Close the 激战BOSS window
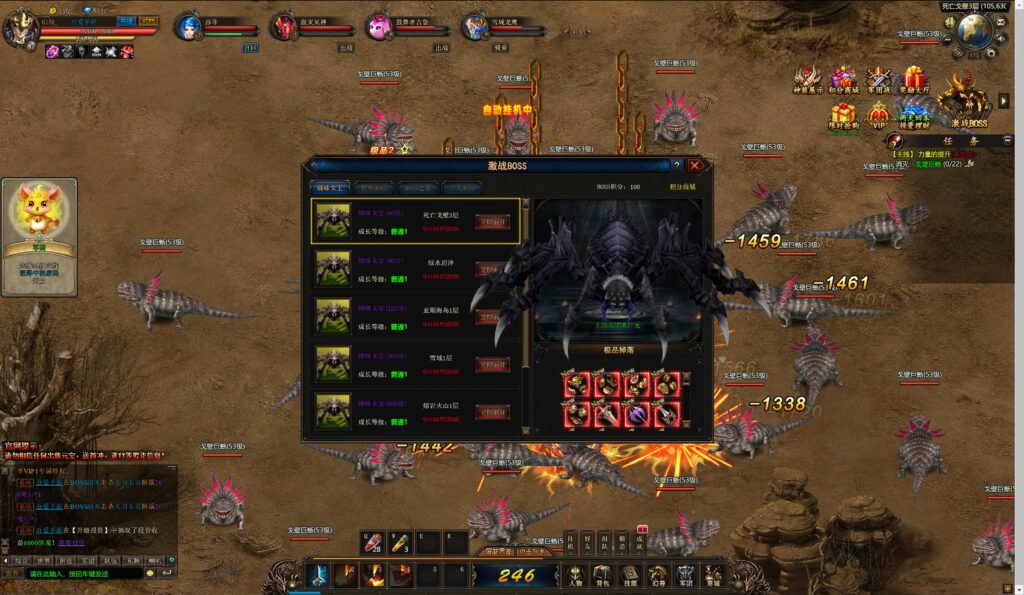1024x595 pixels. pyautogui.click(x=694, y=165)
